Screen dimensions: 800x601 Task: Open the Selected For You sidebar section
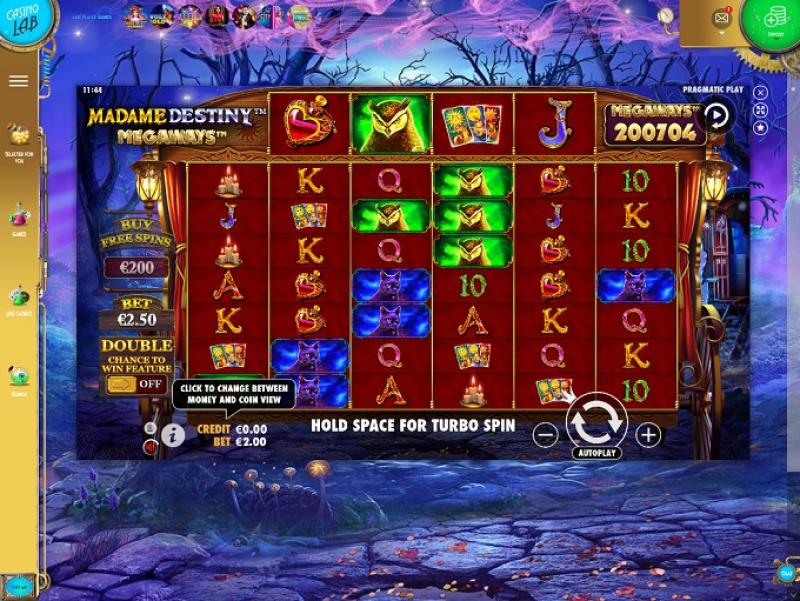point(19,138)
